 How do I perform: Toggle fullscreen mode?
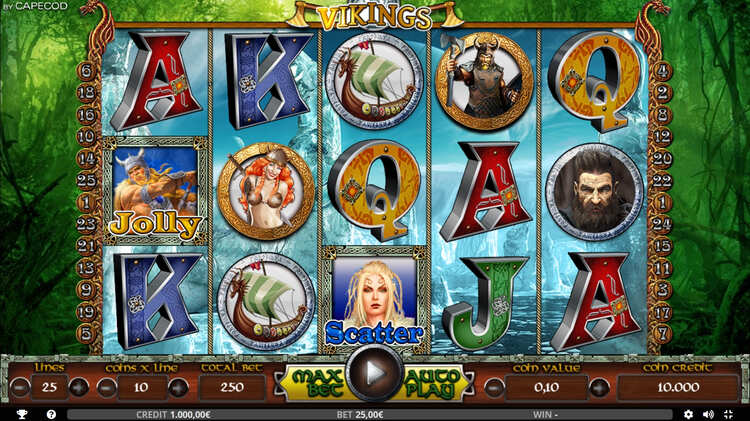coord(729,413)
